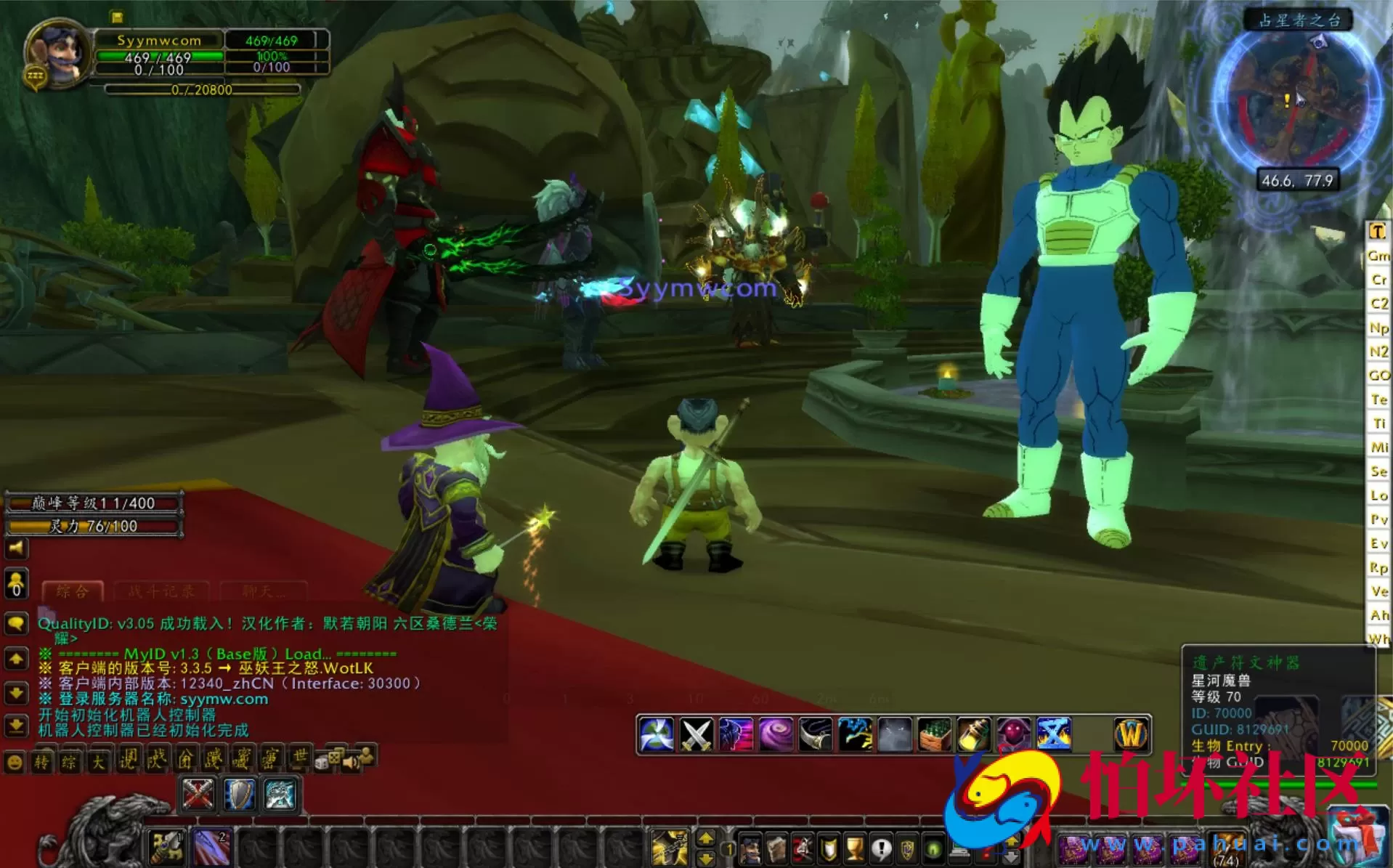The height and width of the screenshot is (868, 1393).
Task: Activate the blue shield stance icon
Action: click(x=239, y=794)
